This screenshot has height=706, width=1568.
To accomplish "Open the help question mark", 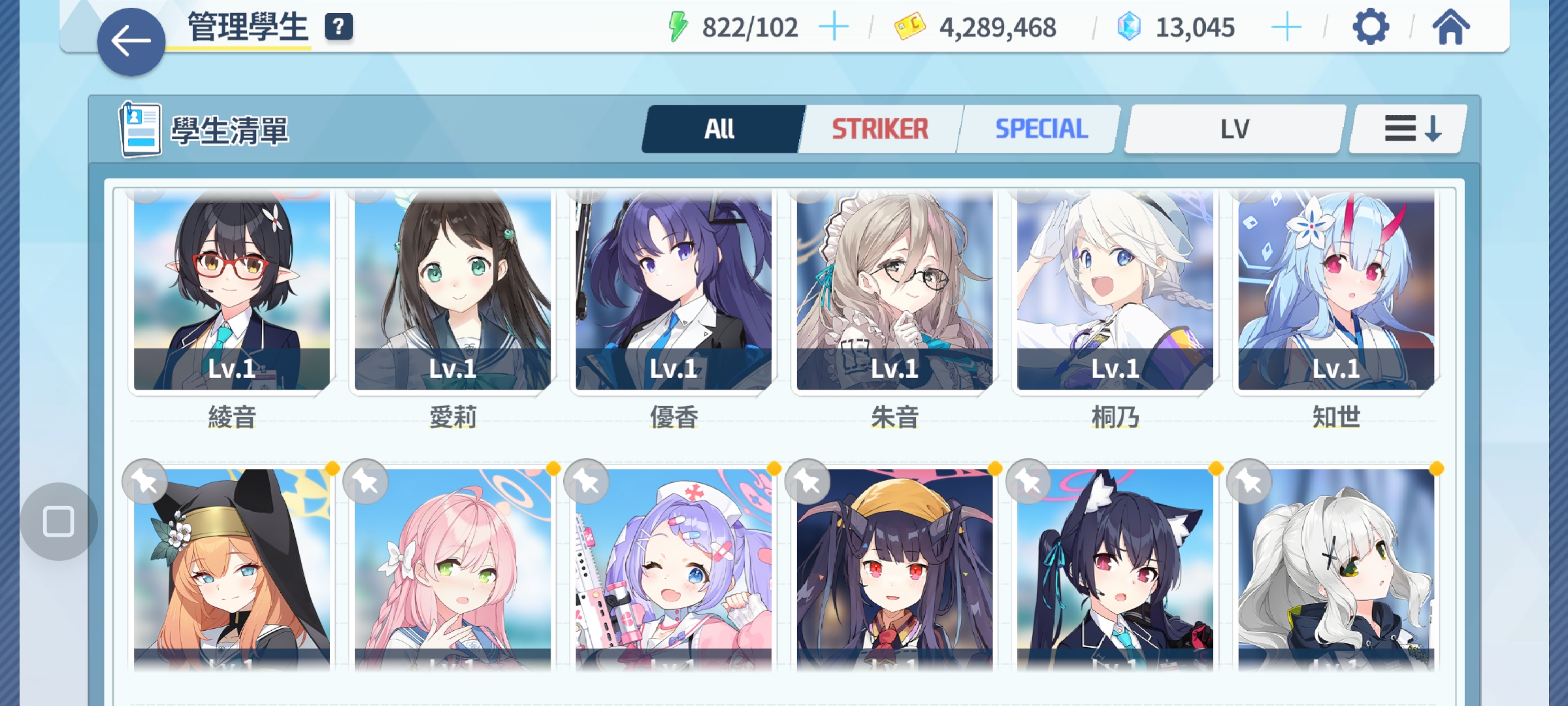I will pyautogui.click(x=338, y=27).
